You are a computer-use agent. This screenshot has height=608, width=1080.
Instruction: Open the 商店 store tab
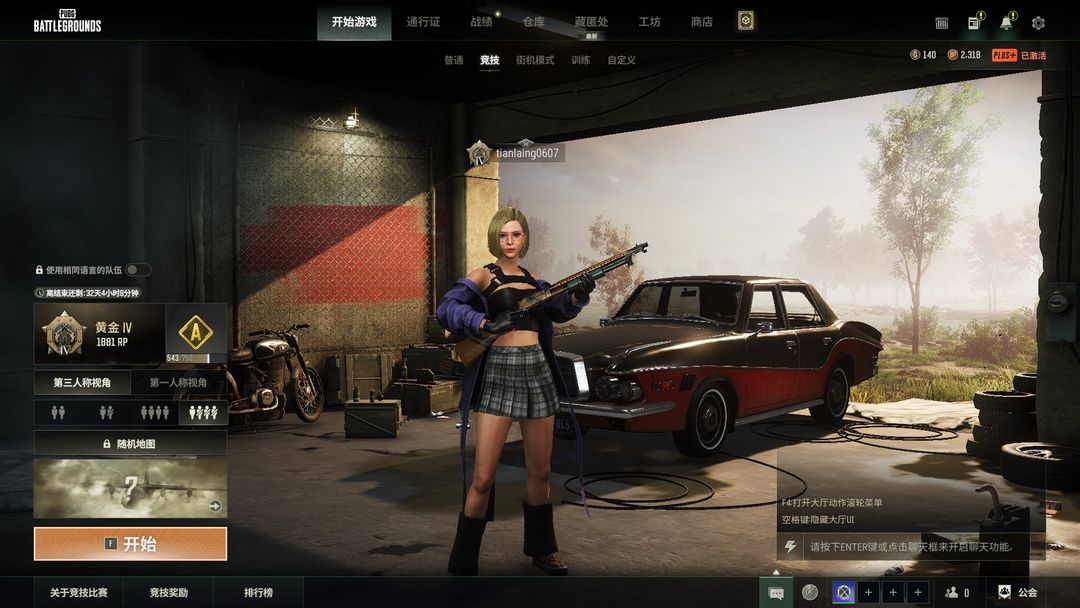(702, 22)
